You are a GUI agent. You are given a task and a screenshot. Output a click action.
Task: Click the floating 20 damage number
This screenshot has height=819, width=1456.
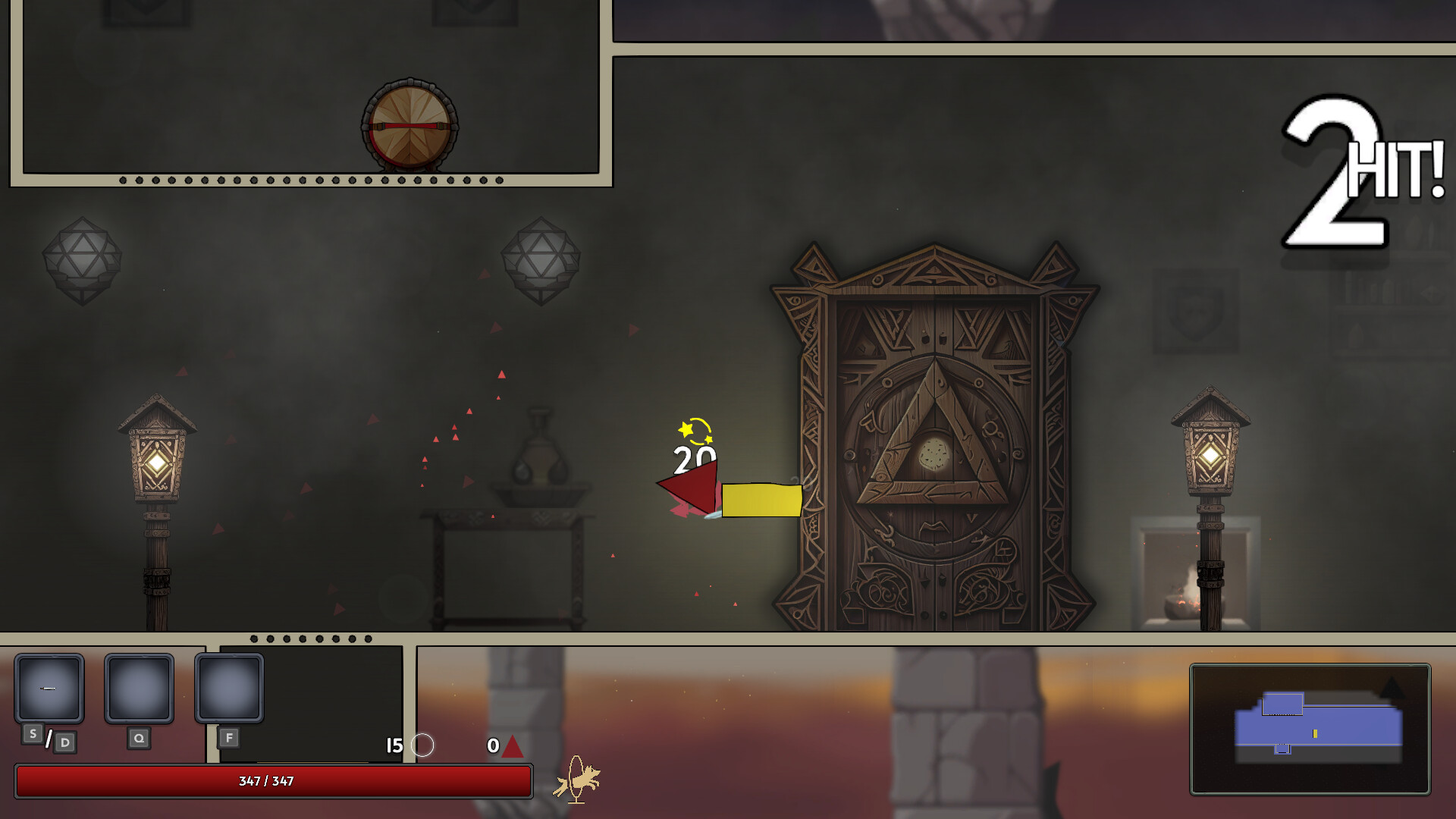point(692,459)
